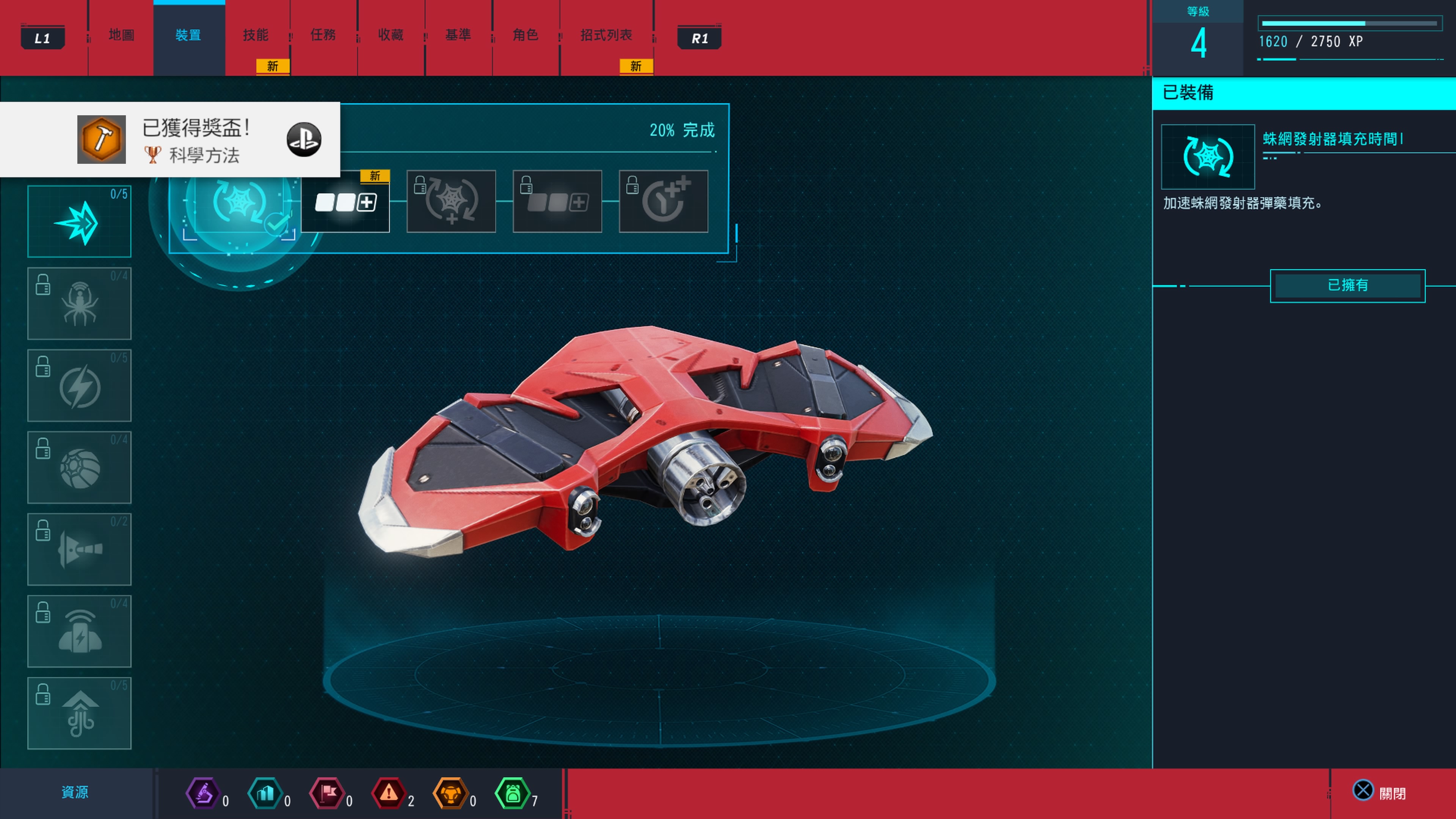This screenshot has height=819, width=1456.
Task: Switch to the 收藏 tab
Action: tap(390, 35)
